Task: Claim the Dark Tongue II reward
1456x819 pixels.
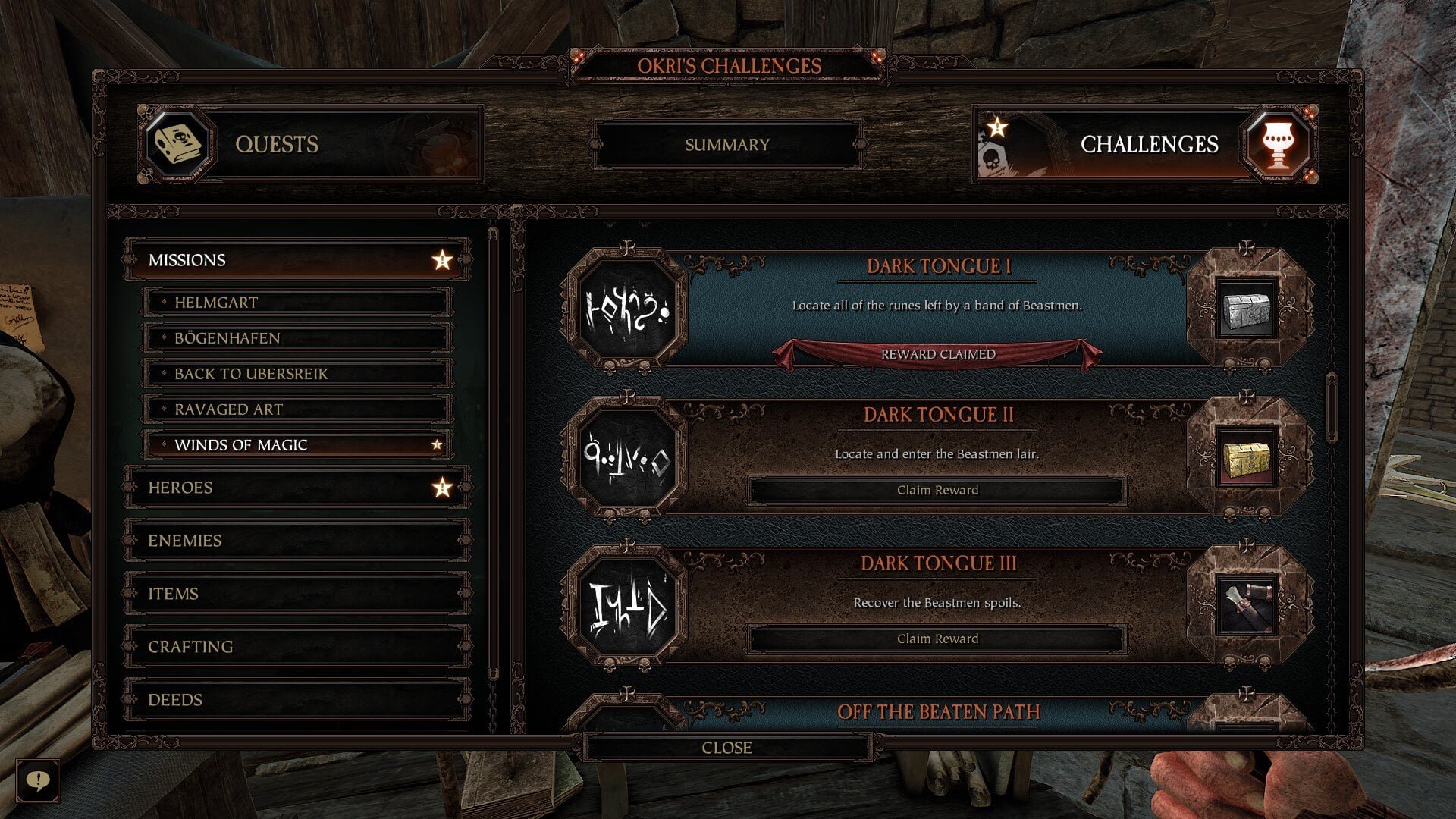Action: tap(937, 490)
